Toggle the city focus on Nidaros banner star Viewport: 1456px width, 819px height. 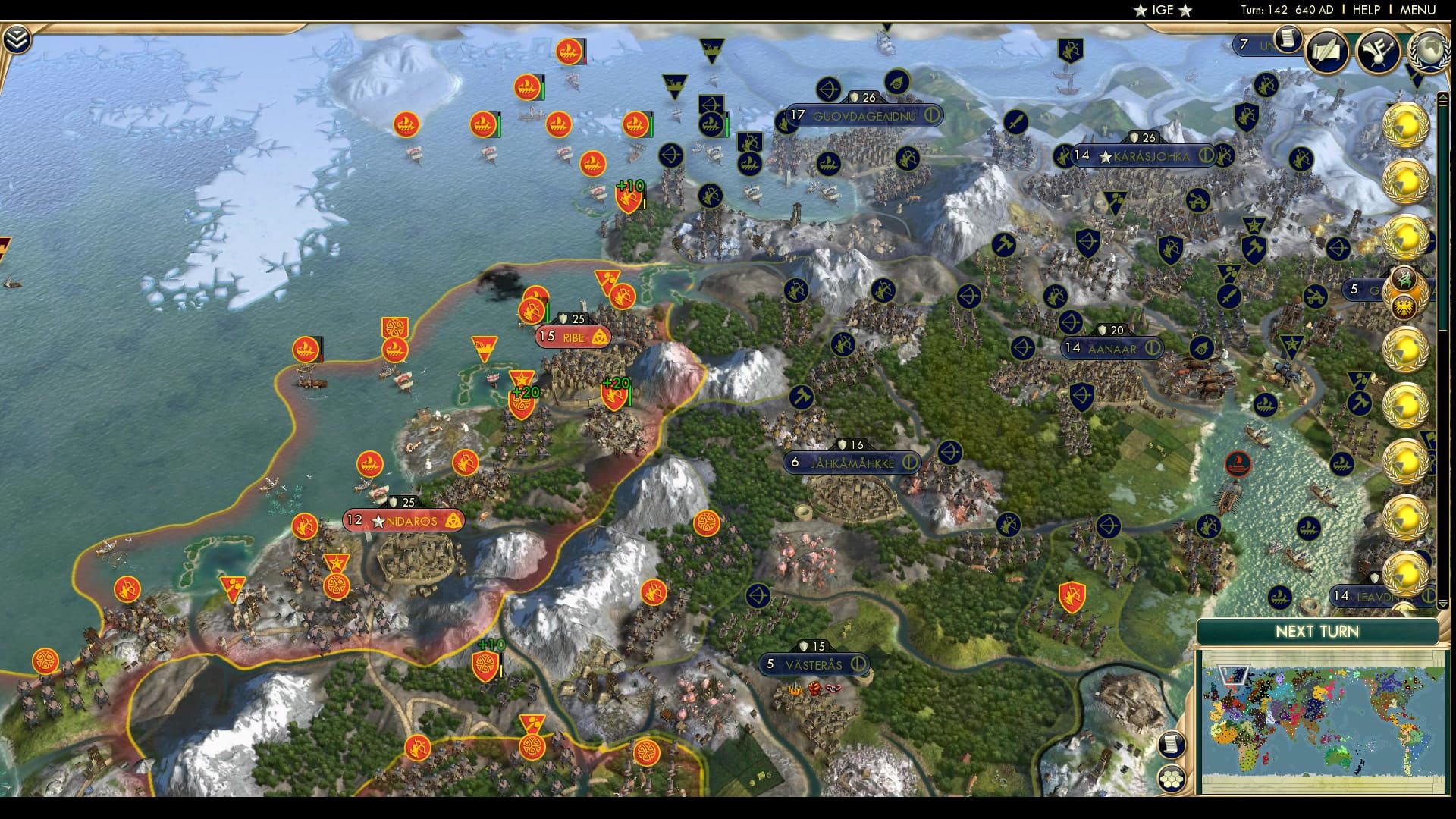(x=377, y=522)
